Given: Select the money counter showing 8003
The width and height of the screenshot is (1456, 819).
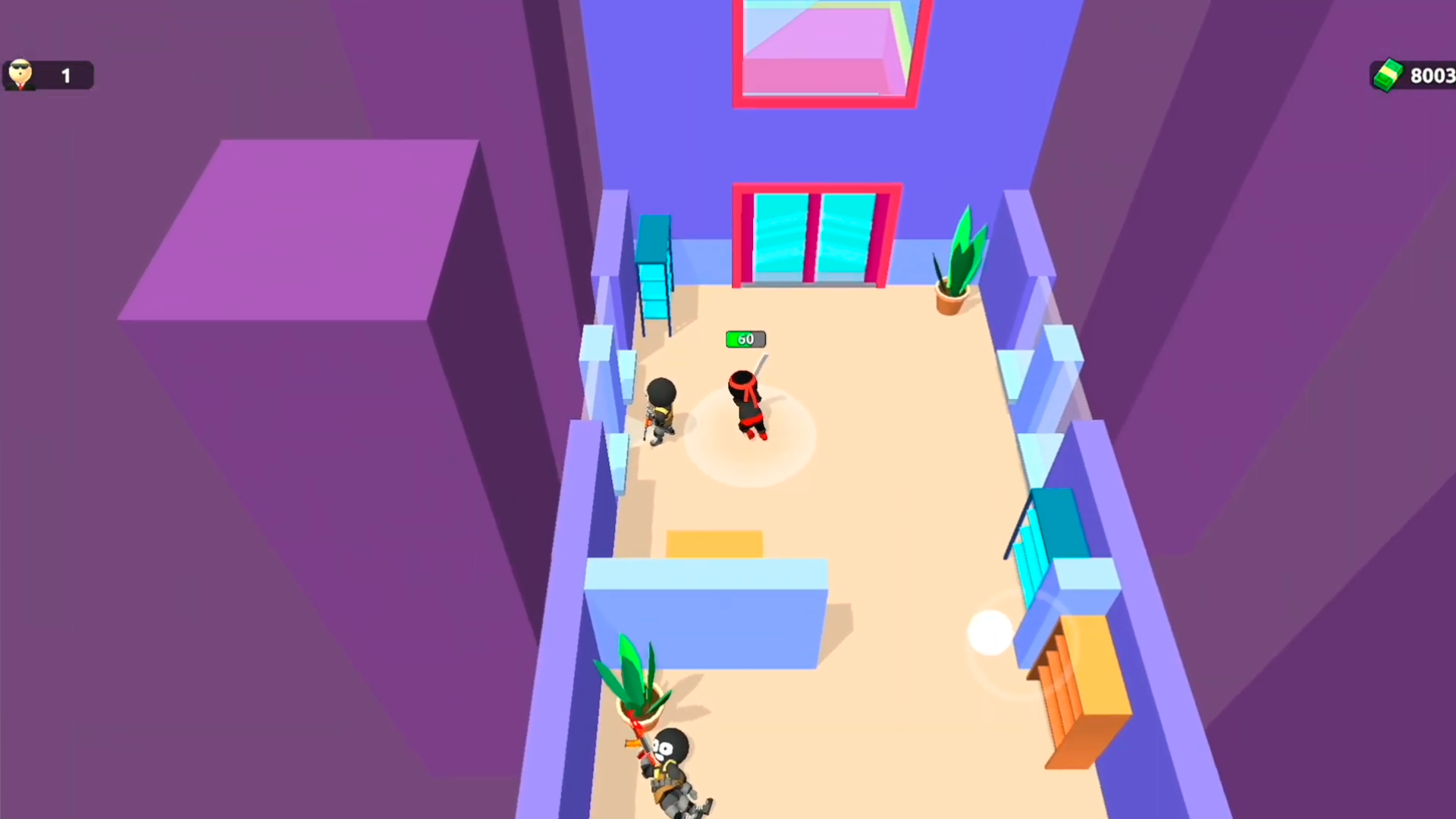Looking at the screenshot, I should (x=1432, y=75).
